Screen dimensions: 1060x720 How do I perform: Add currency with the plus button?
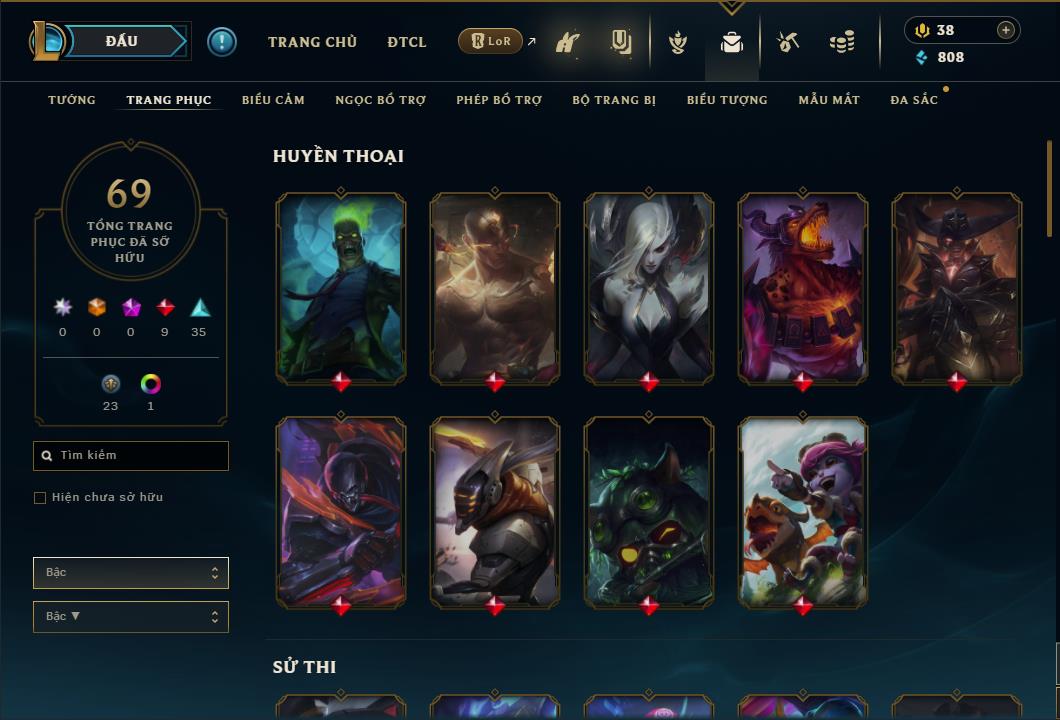[1006, 30]
